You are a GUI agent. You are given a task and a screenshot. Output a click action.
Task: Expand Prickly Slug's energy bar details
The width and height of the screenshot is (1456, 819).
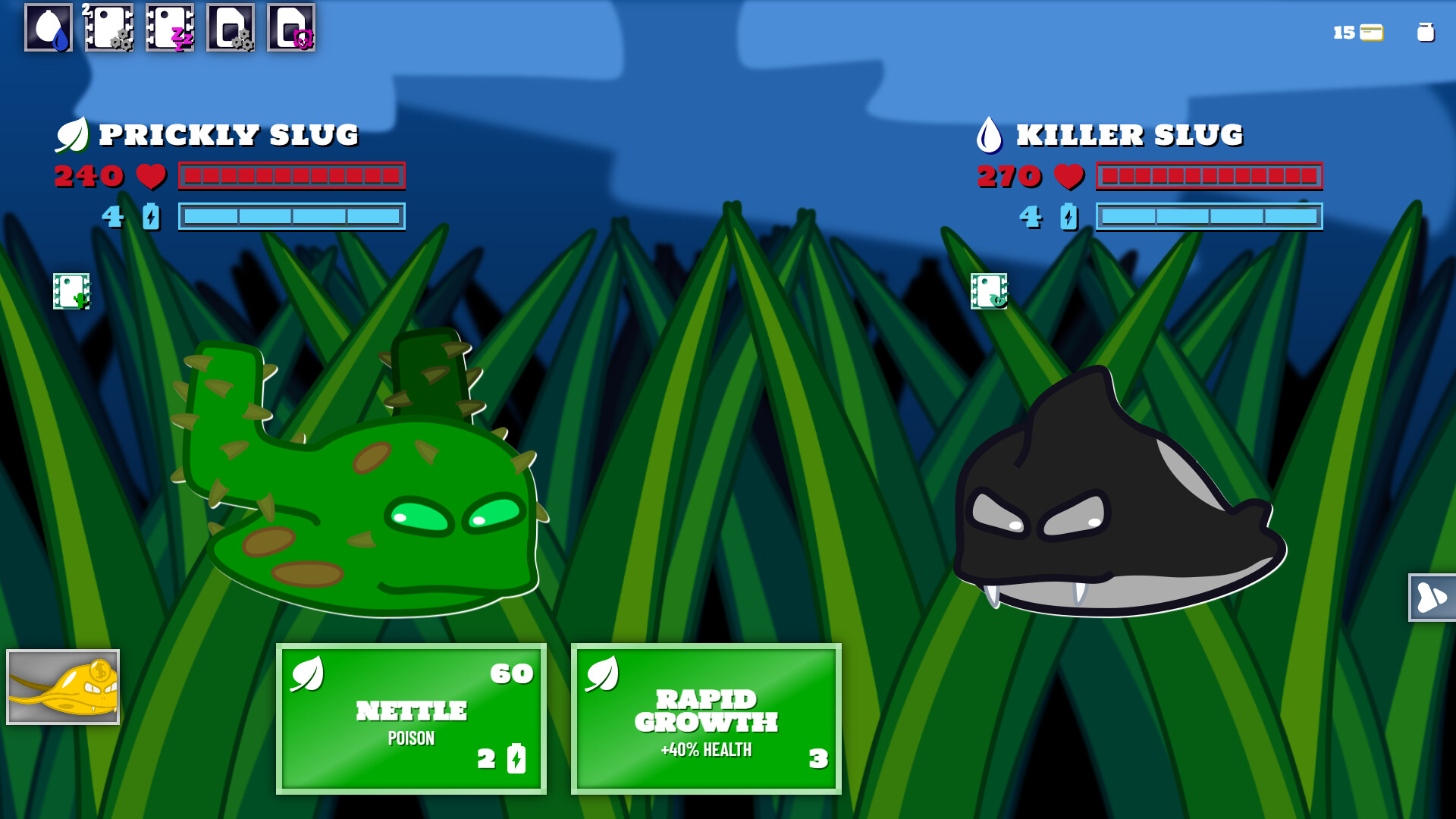pyautogui.click(x=292, y=218)
